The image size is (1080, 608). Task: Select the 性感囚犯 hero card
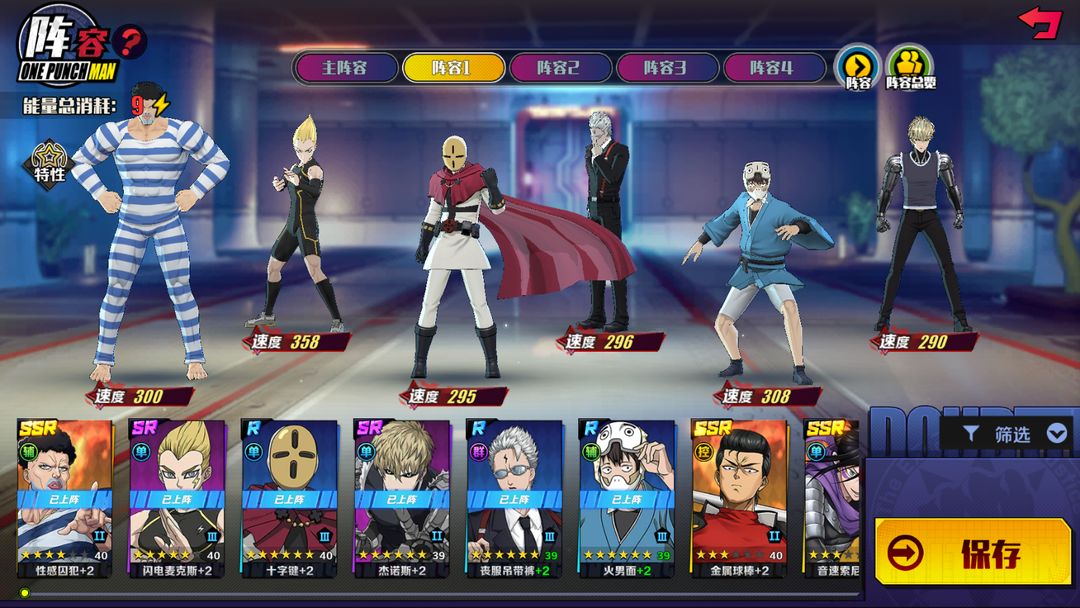pos(65,498)
